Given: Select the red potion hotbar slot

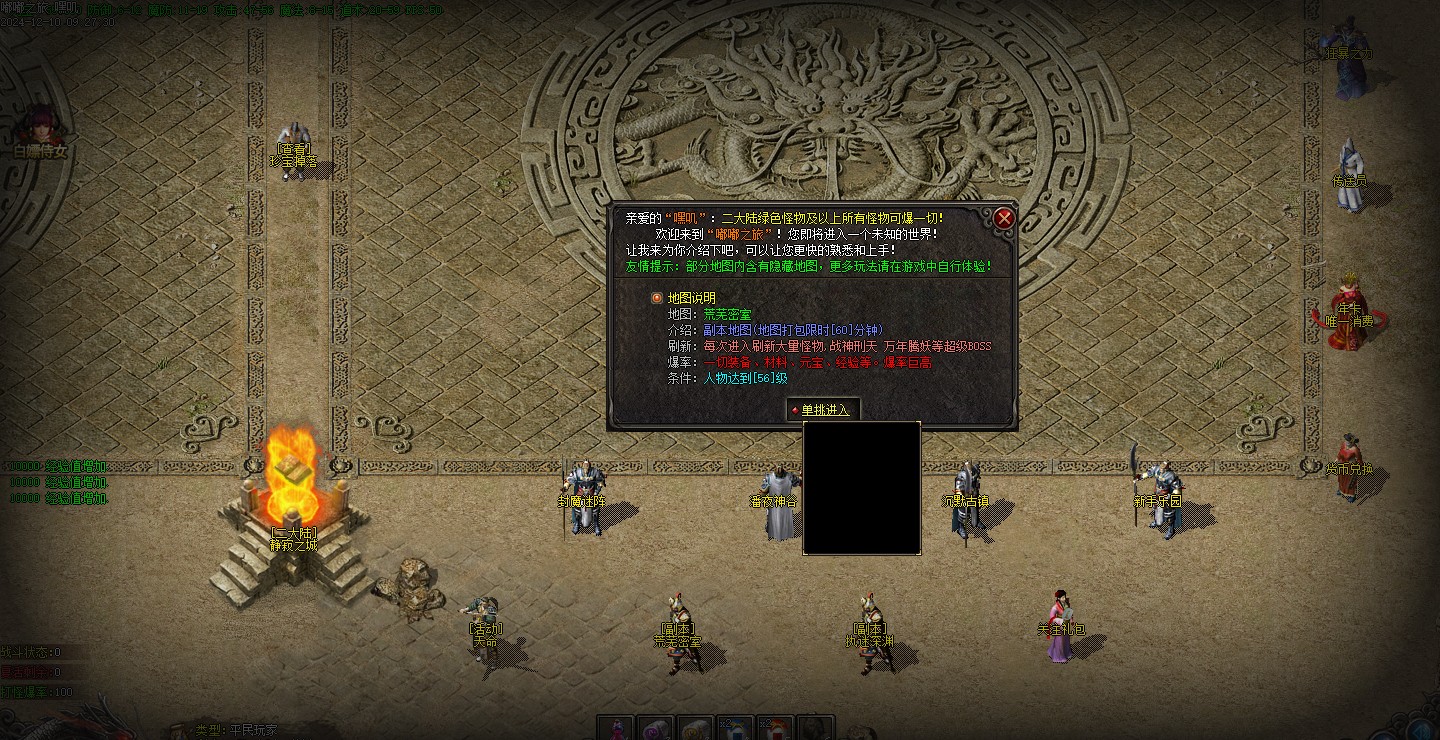Looking at the screenshot, I should click(x=617, y=728).
